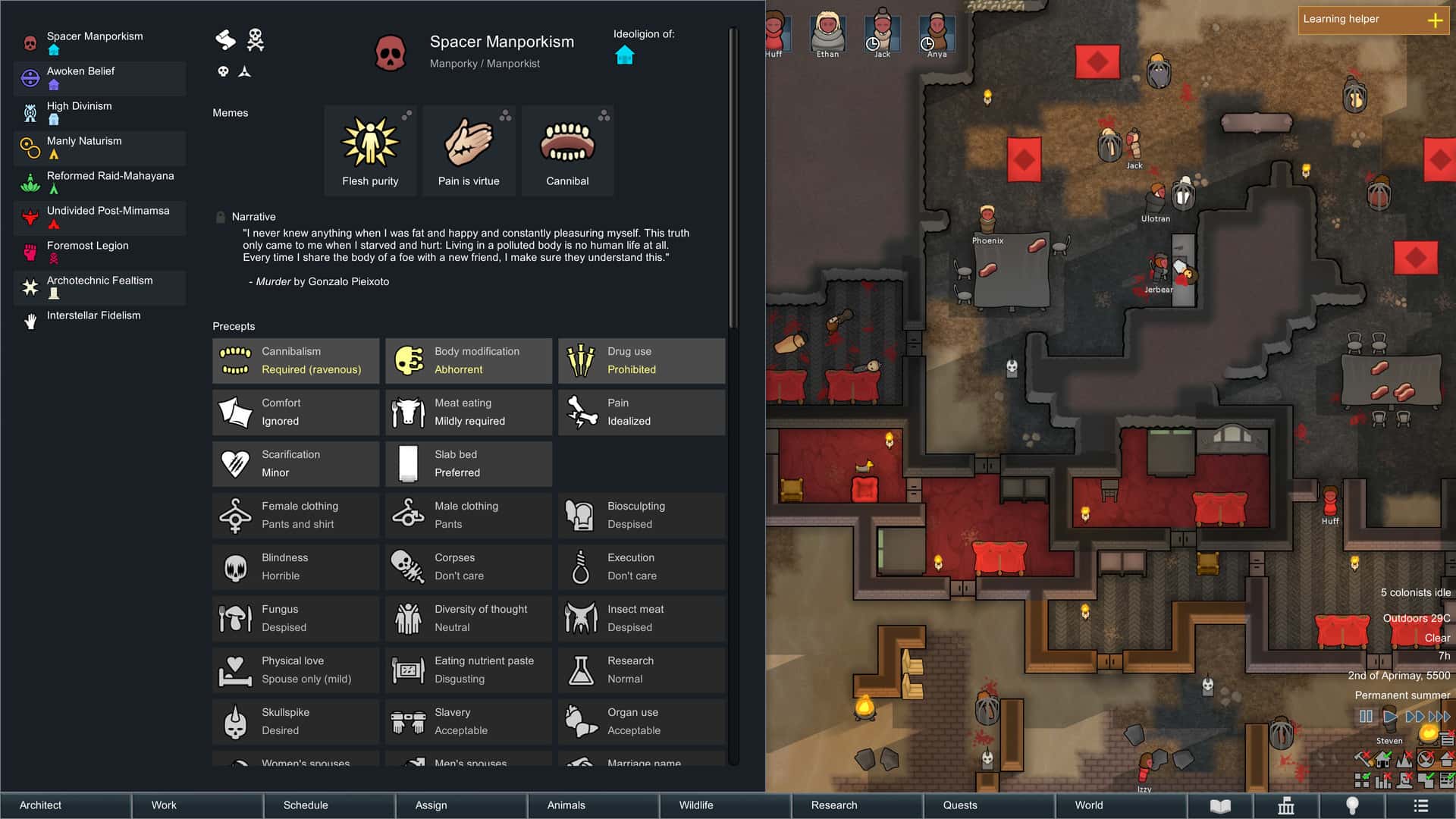This screenshot has height=819, width=1456.
Task: Open the Pain is virtue meme
Action: pyautogui.click(x=469, y=144)
